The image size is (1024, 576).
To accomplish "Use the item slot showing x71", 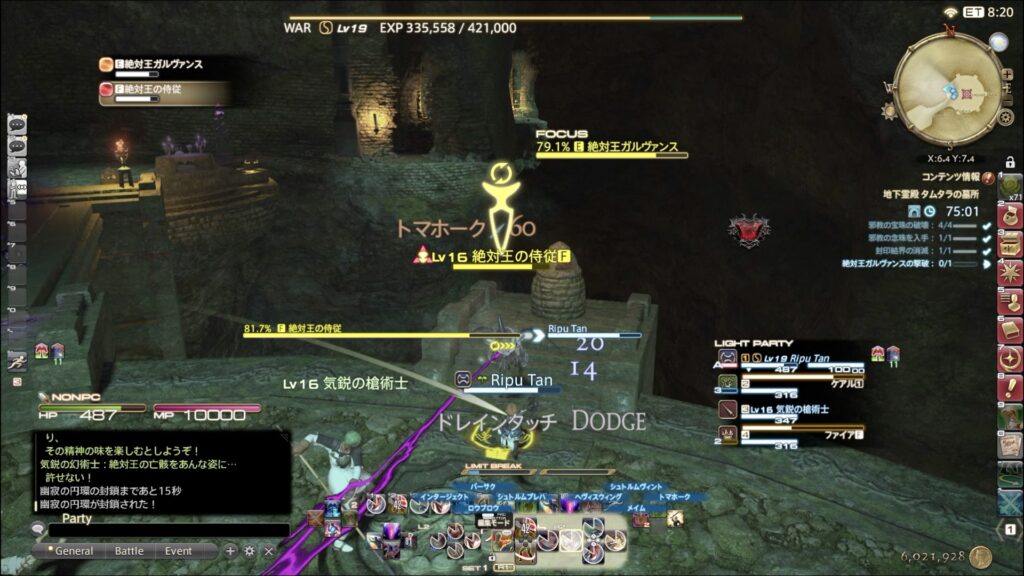I will pos(1010,186).
